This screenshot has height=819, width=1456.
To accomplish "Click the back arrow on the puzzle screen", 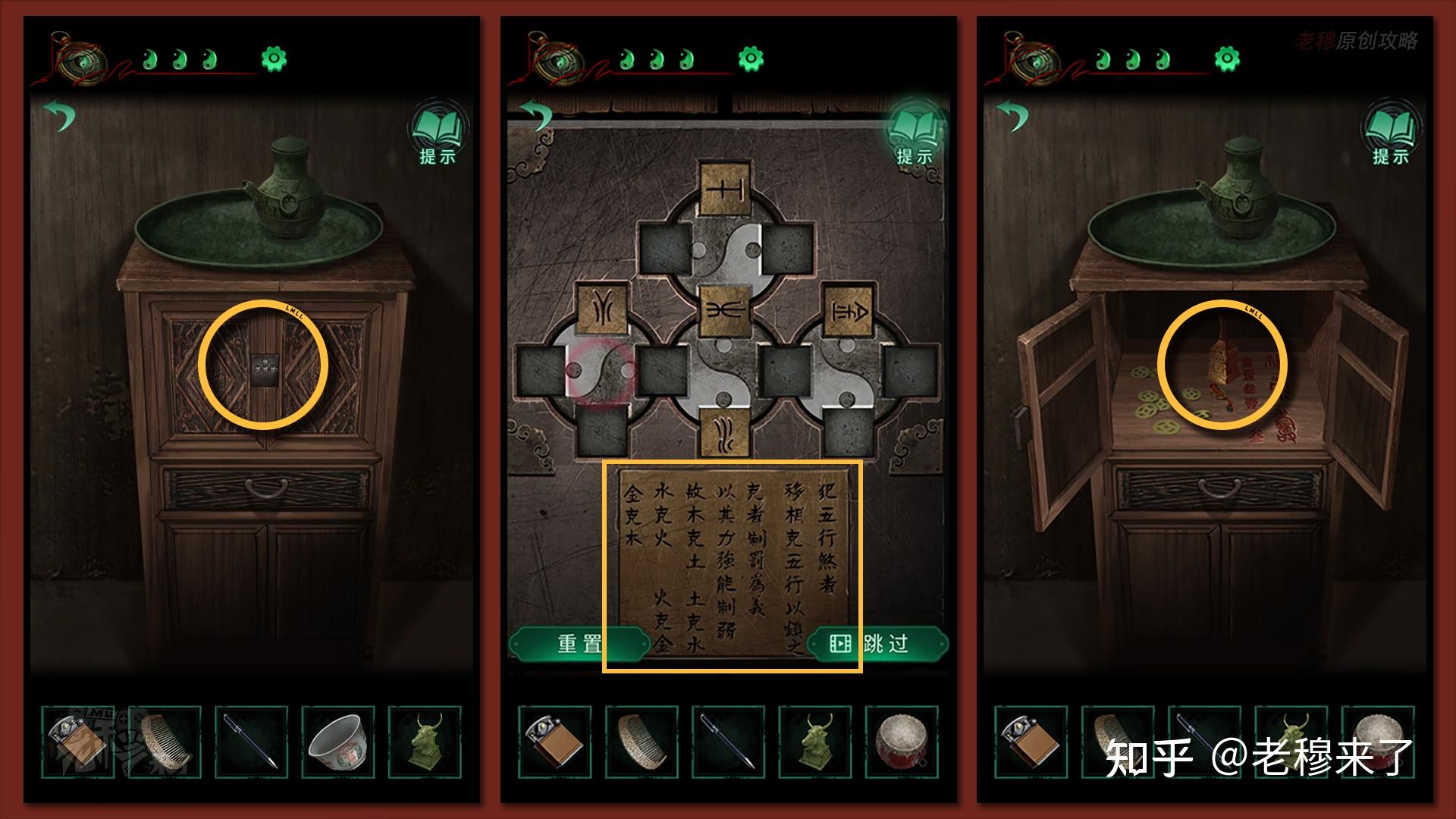I will pos(537,116).
